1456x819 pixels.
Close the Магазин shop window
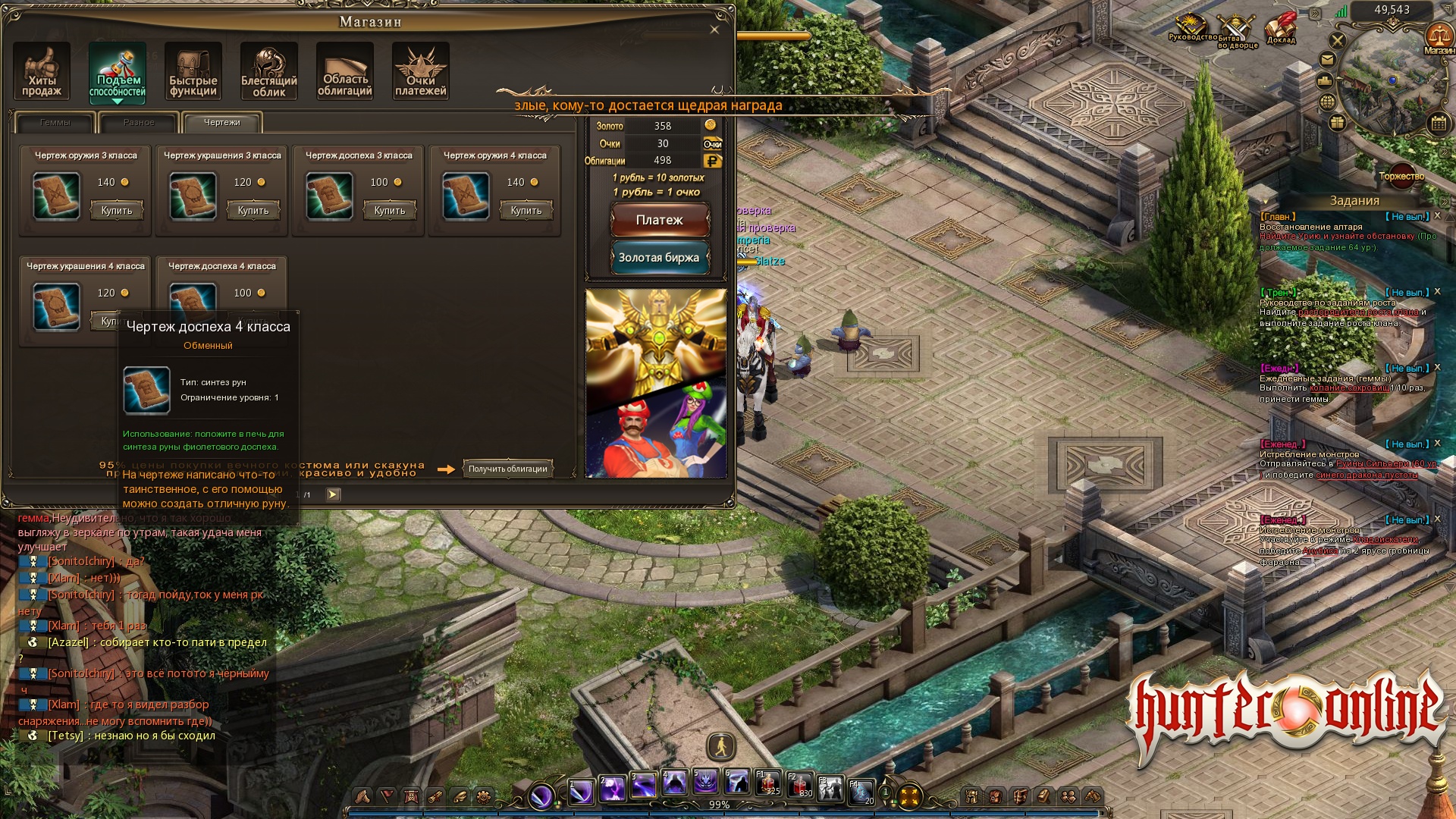(x=714, y=30)
